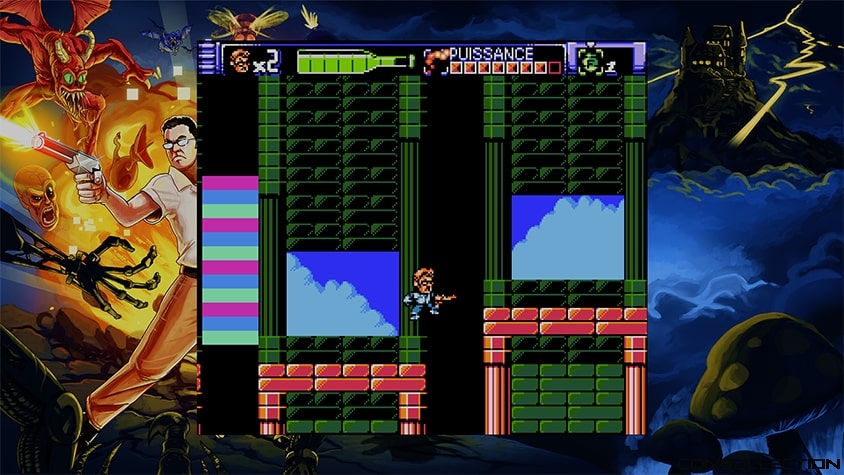This screenshot has height=475, width=844.
Task: Select the orange weapon icon beside PUISSANCE
Action: 435,61
